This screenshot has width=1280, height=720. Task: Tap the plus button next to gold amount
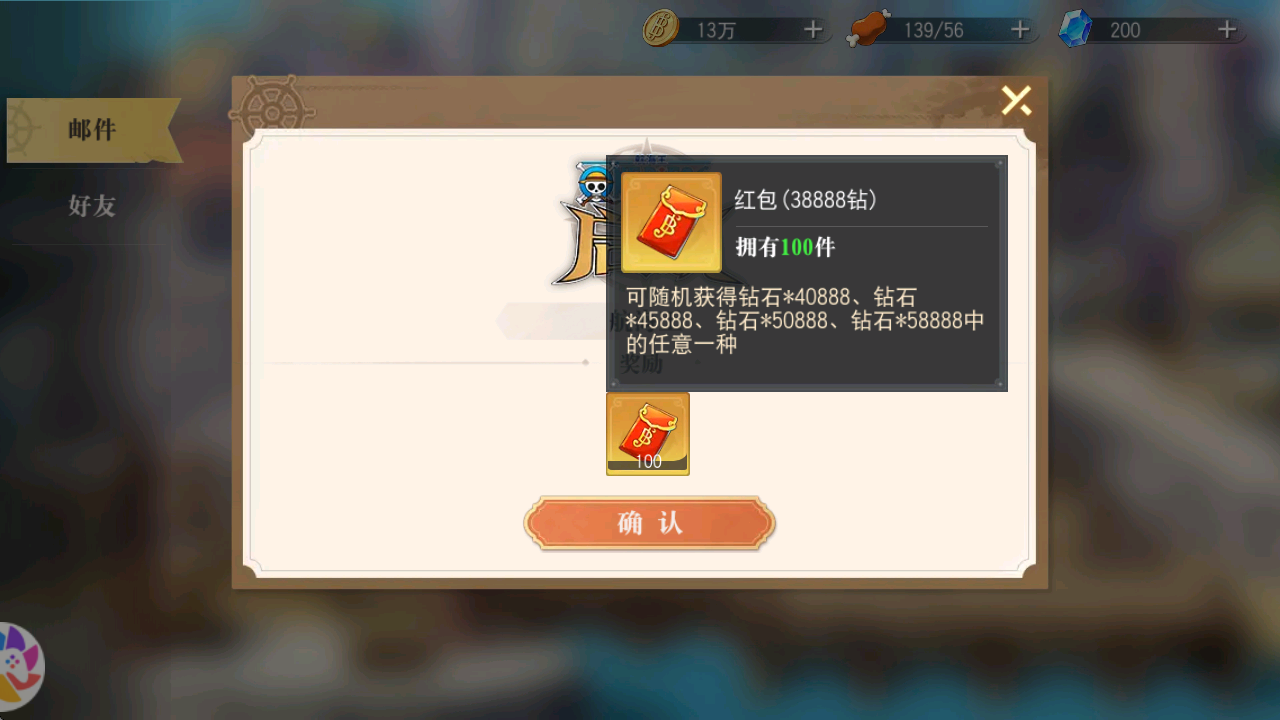[812, 29]
